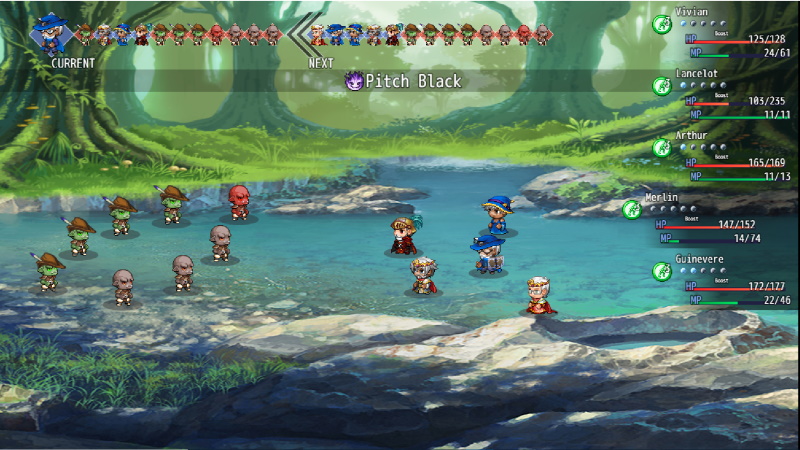Click the green state icon beside Vivian
This screenshot has height=450, width=800.
coord(661,24)
